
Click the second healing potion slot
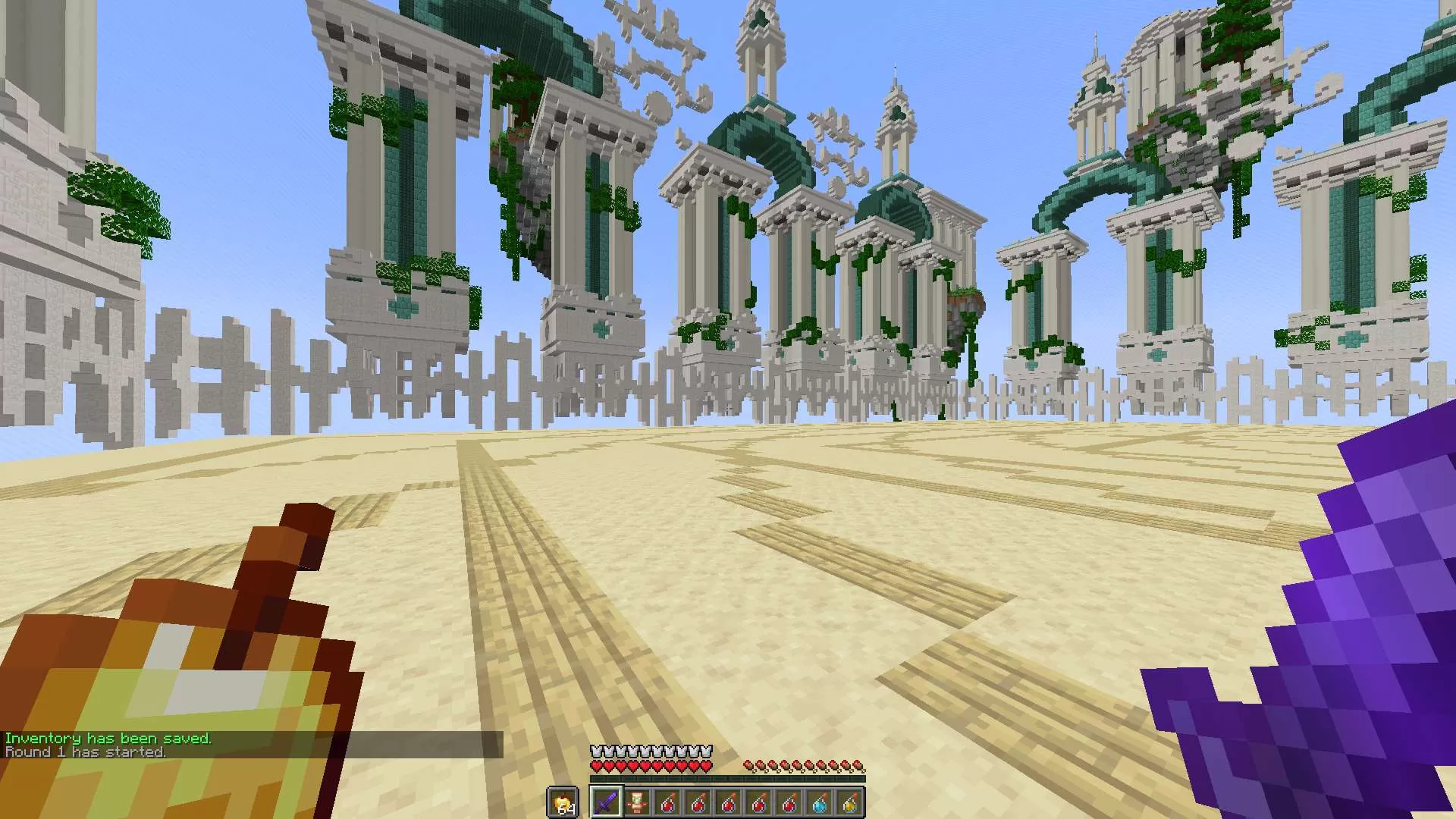[x=698, y=802]
